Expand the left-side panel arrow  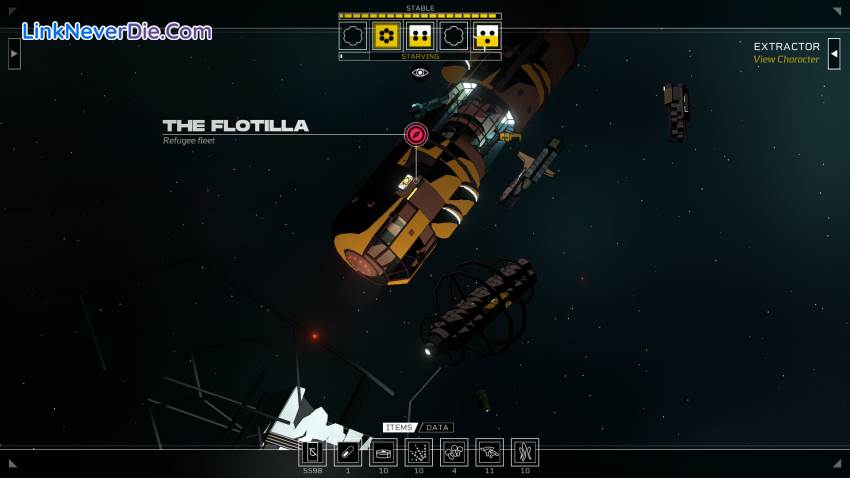tap(14, 53)
